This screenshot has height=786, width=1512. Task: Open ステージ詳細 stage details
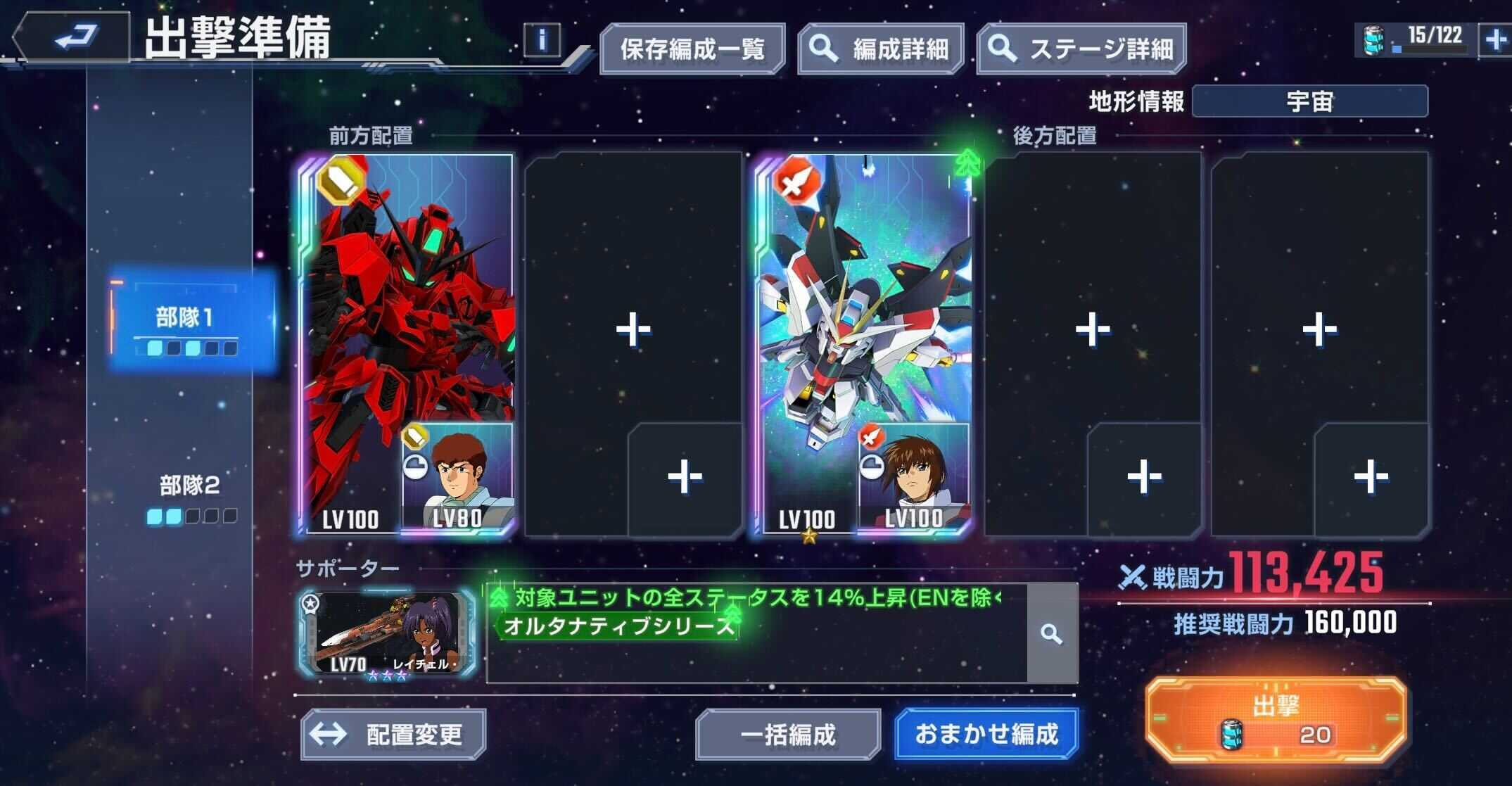[x=1079, y=49]
